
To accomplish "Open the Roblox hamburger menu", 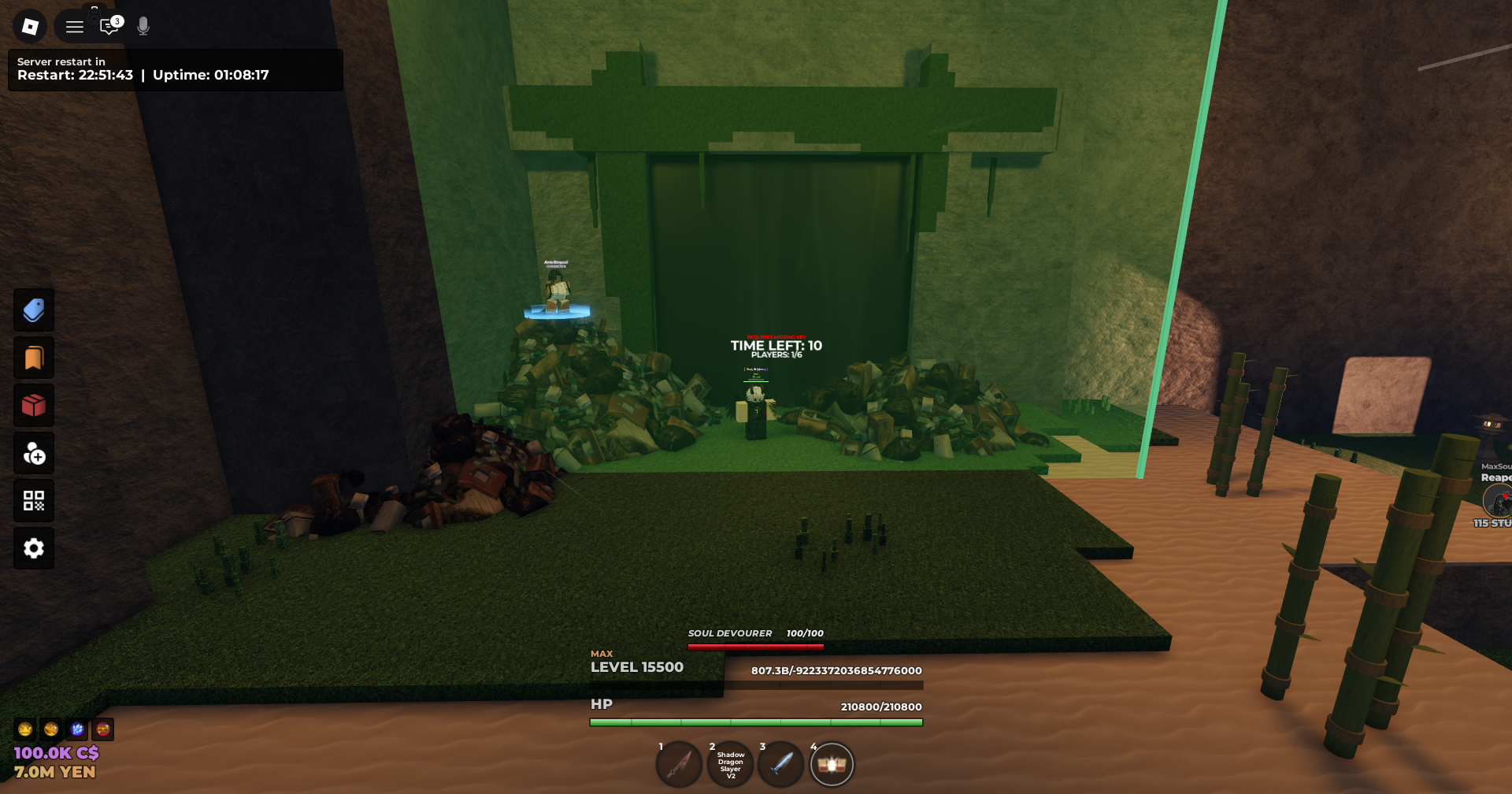I will pos(75,26).
